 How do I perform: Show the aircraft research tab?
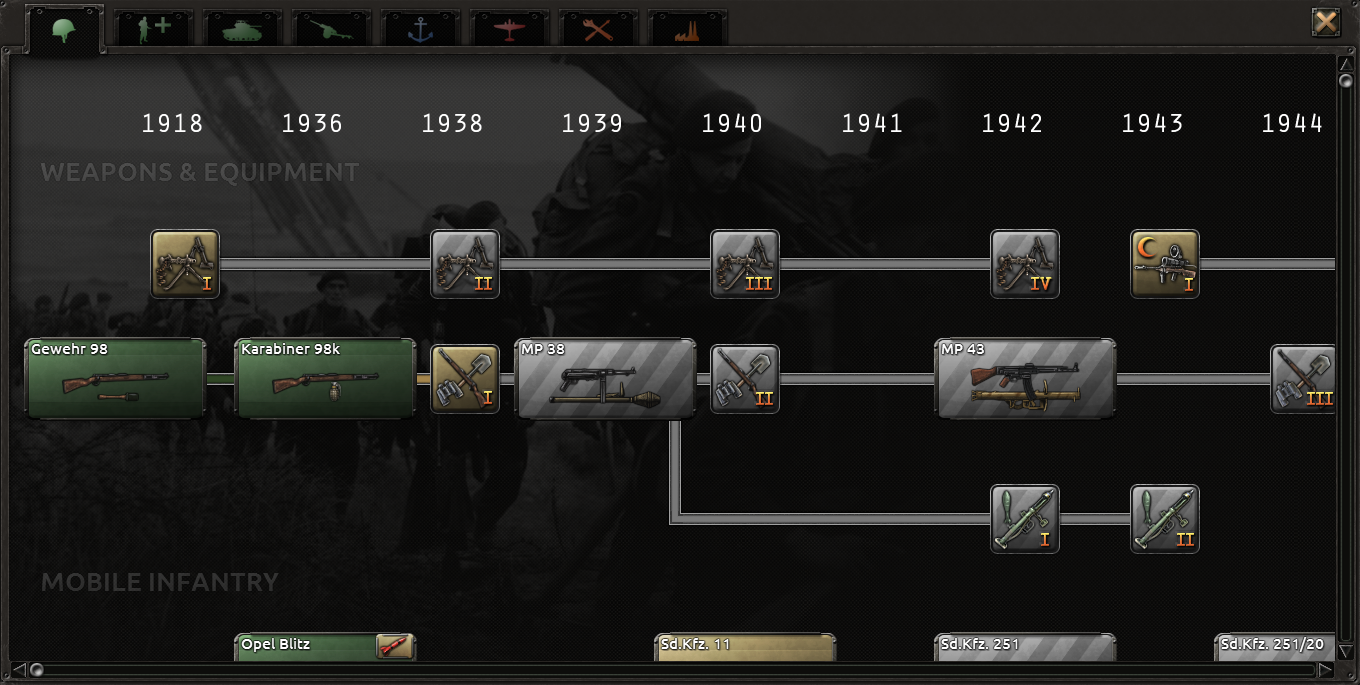click(510, 28)
